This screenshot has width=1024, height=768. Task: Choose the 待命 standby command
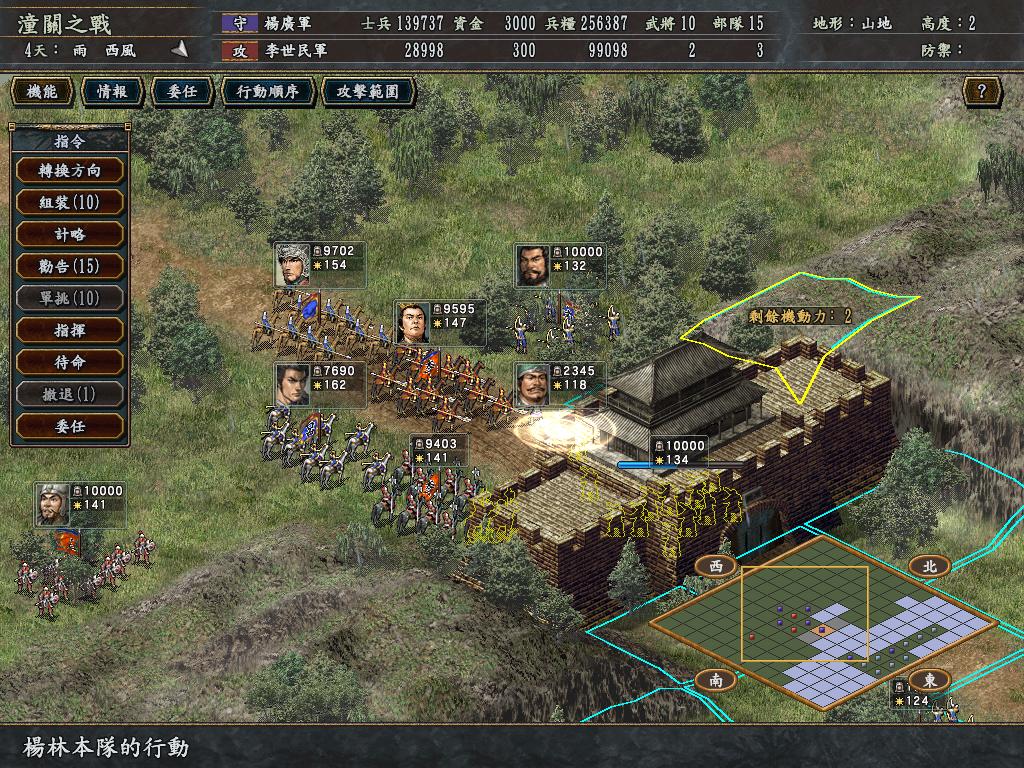point(69,362)
